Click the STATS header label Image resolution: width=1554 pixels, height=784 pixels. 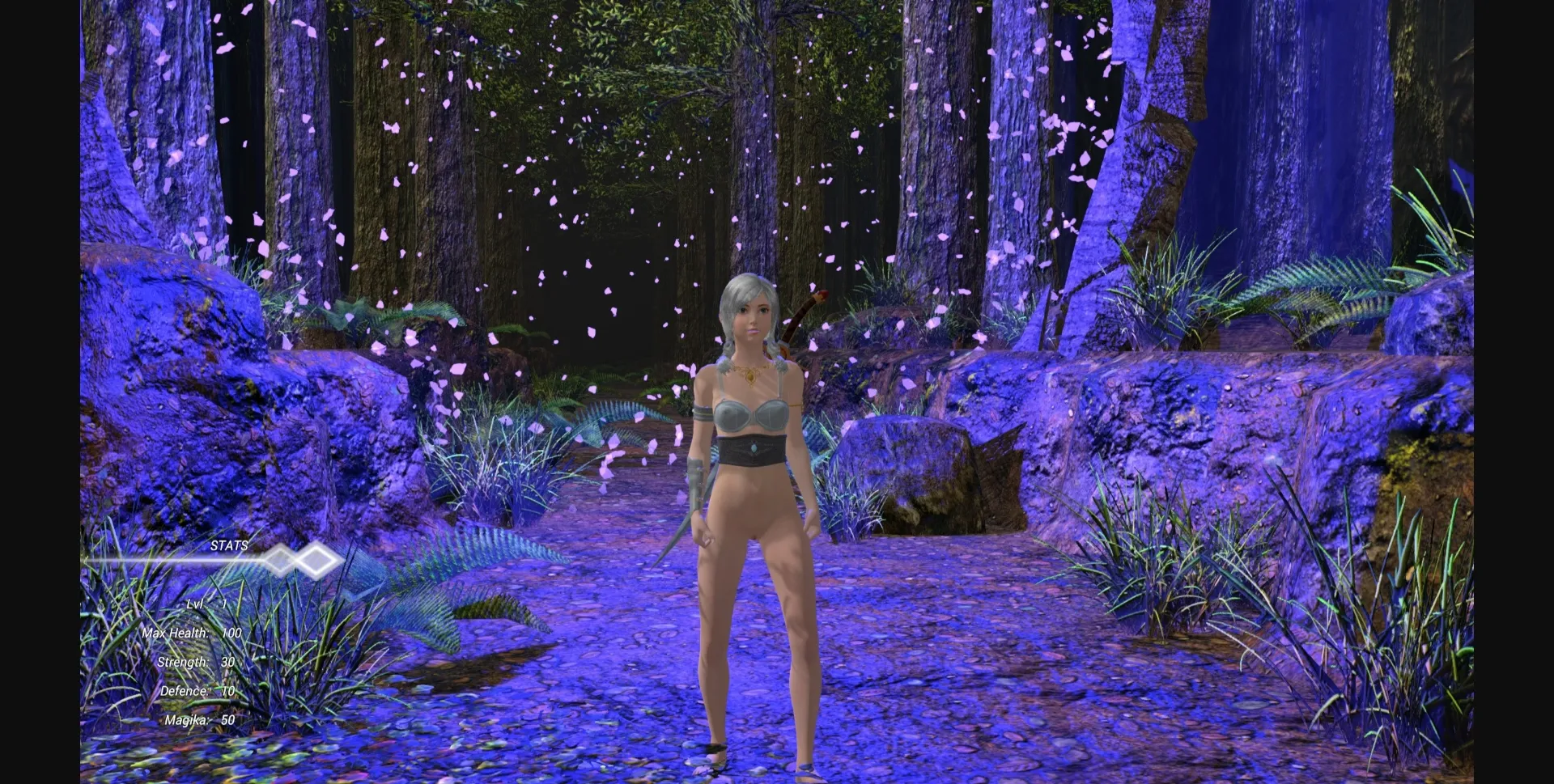(229, 546)
